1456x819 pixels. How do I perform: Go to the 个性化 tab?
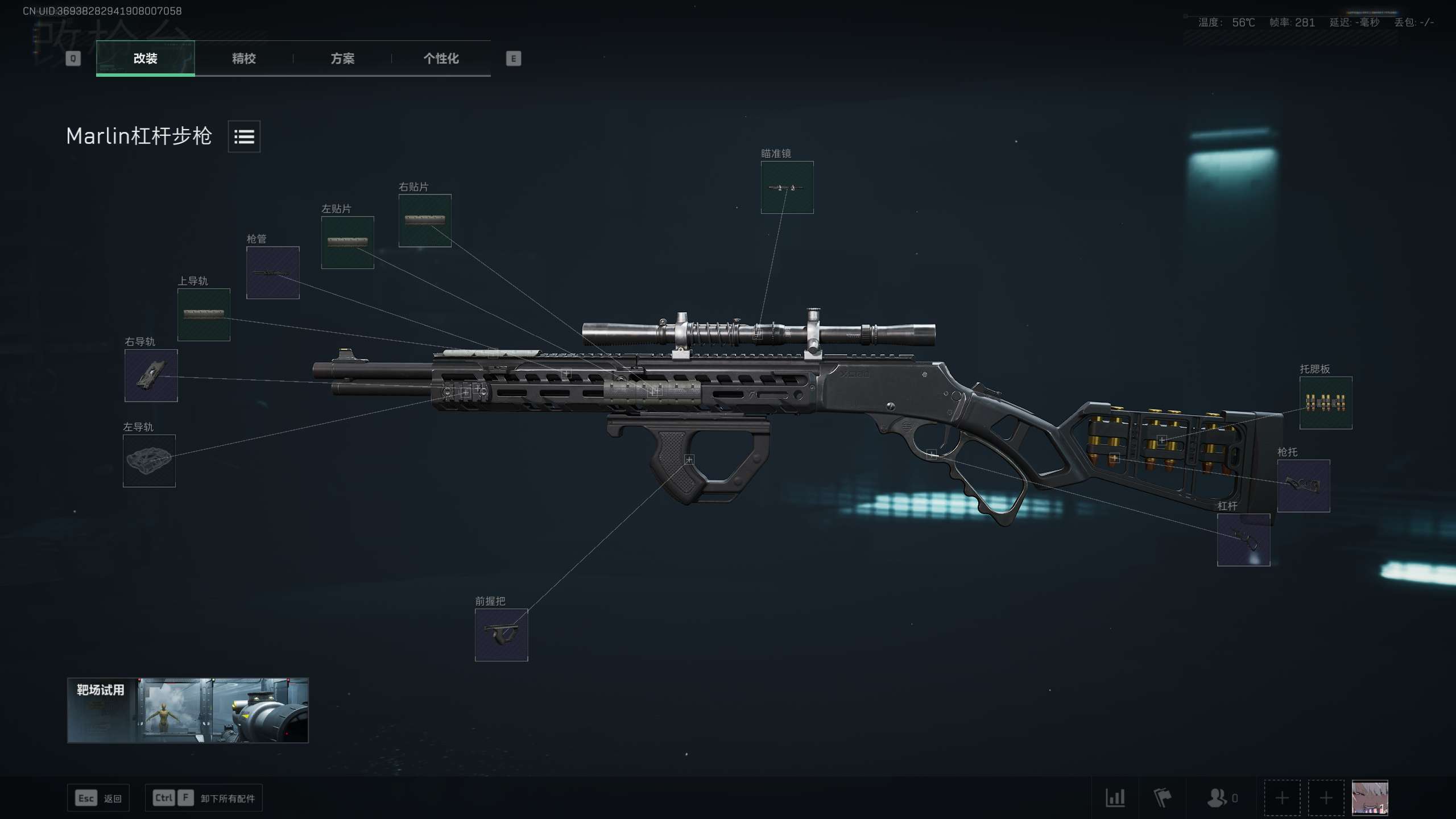click(x=441, y=58)
